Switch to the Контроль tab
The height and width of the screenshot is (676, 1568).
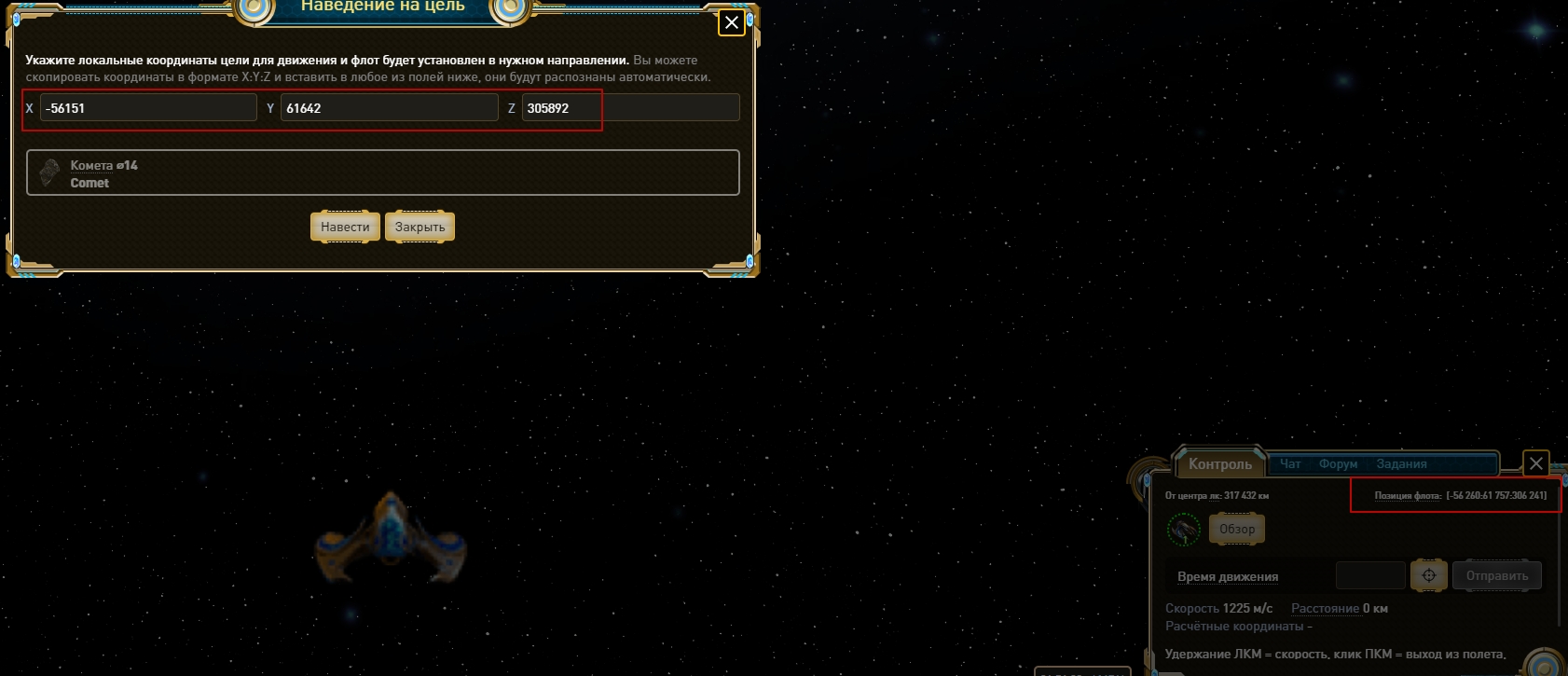pyautogui.click(x=1219, y=463)
